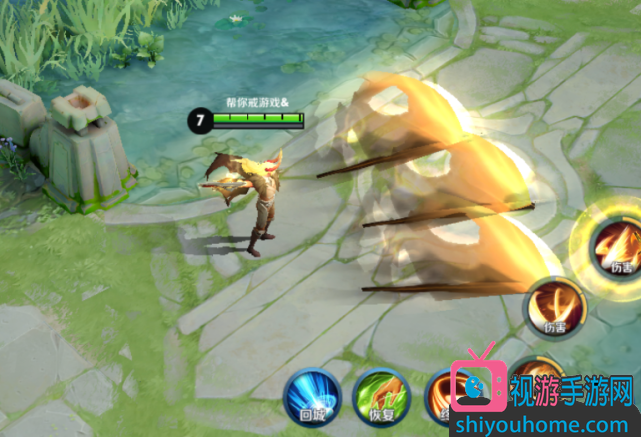Tap the 回城 recall button
This screenshot has width=641, height=437.
(310, 392)
